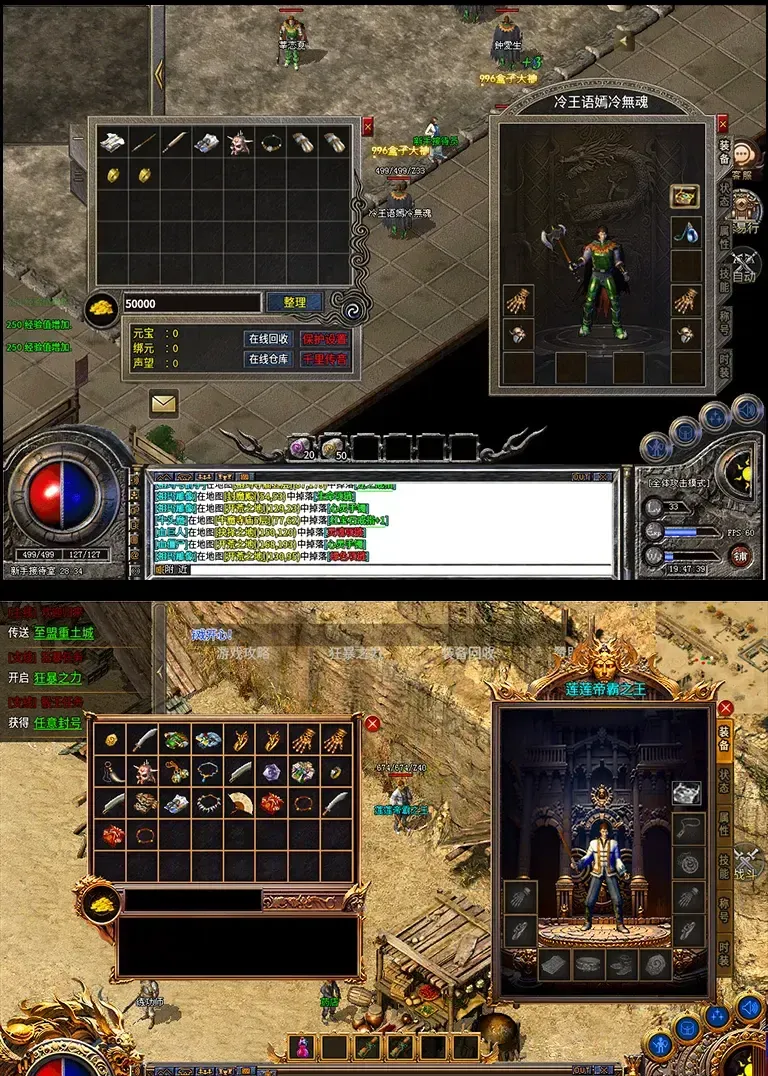Open the mail envelope icon
Image resolution: width=768 pixels, height=1076 pixels.
pyautogui.click(x=164, y=403)
